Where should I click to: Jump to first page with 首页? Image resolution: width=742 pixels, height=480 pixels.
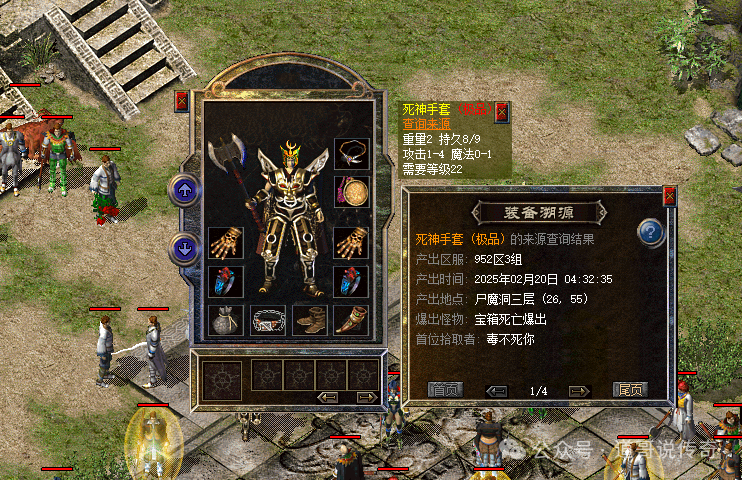445,390
